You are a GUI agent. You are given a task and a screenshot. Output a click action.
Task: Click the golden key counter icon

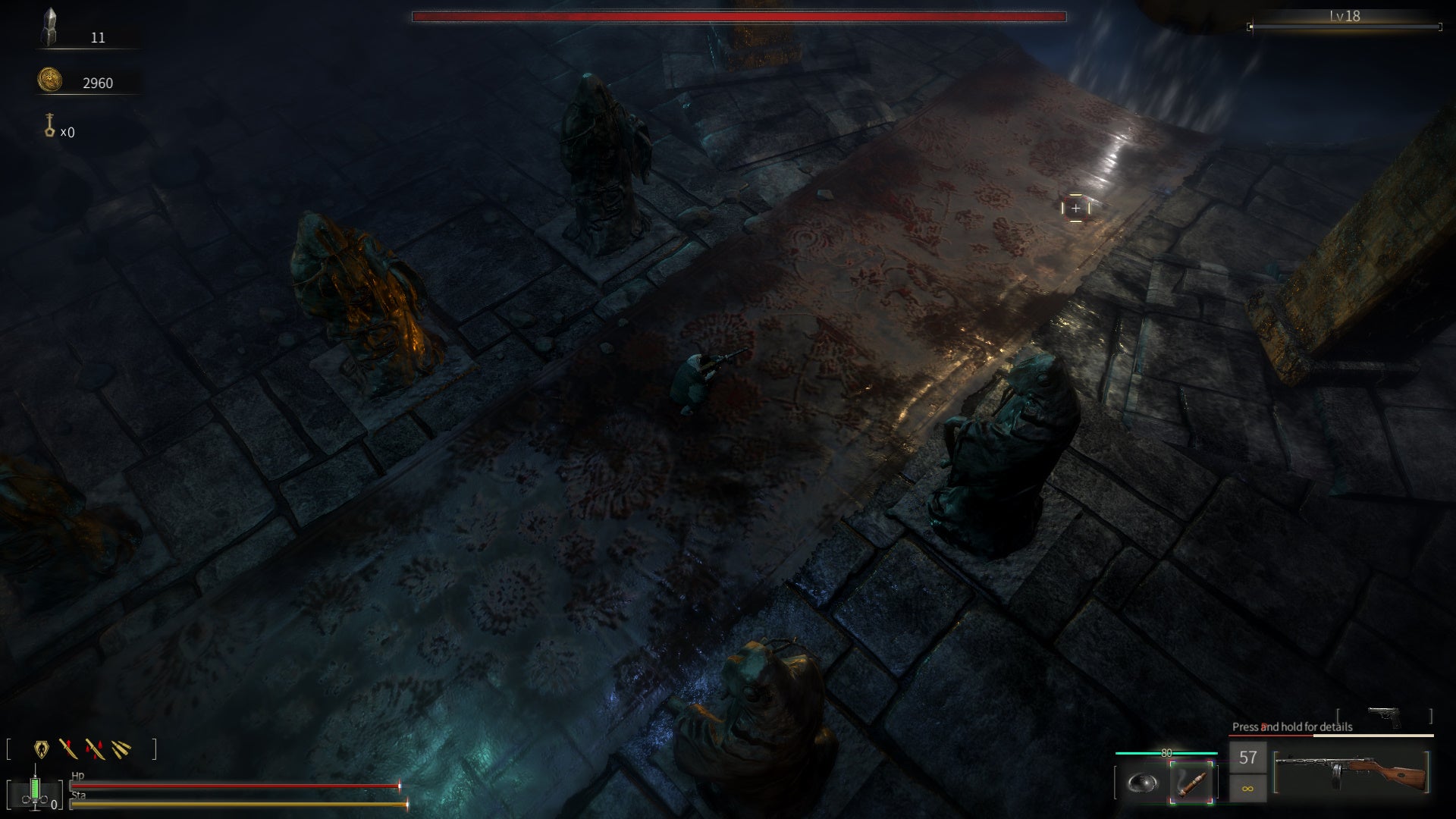pos(50,125)
